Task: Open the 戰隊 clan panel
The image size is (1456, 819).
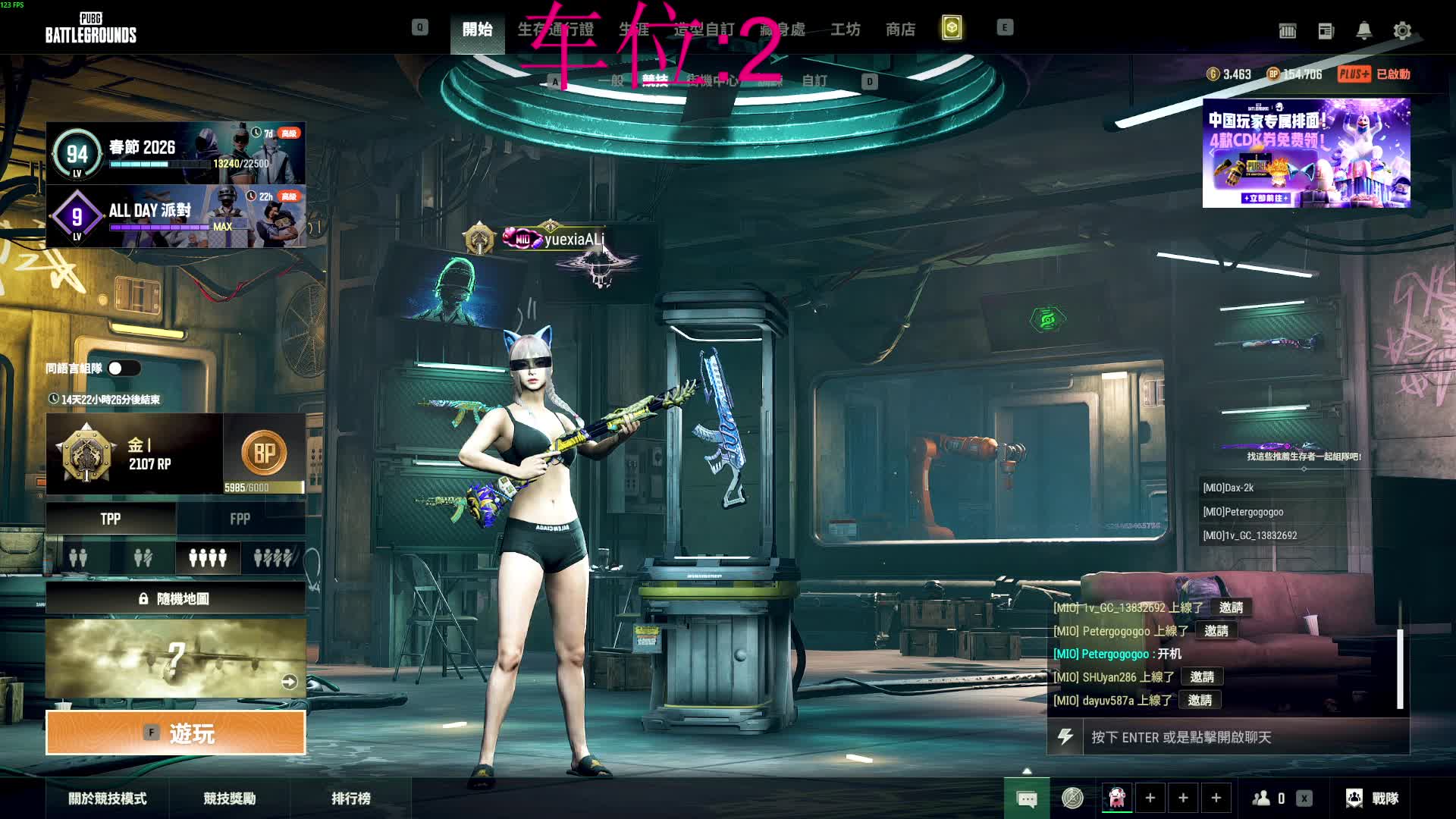Action: coord(1373,799)
